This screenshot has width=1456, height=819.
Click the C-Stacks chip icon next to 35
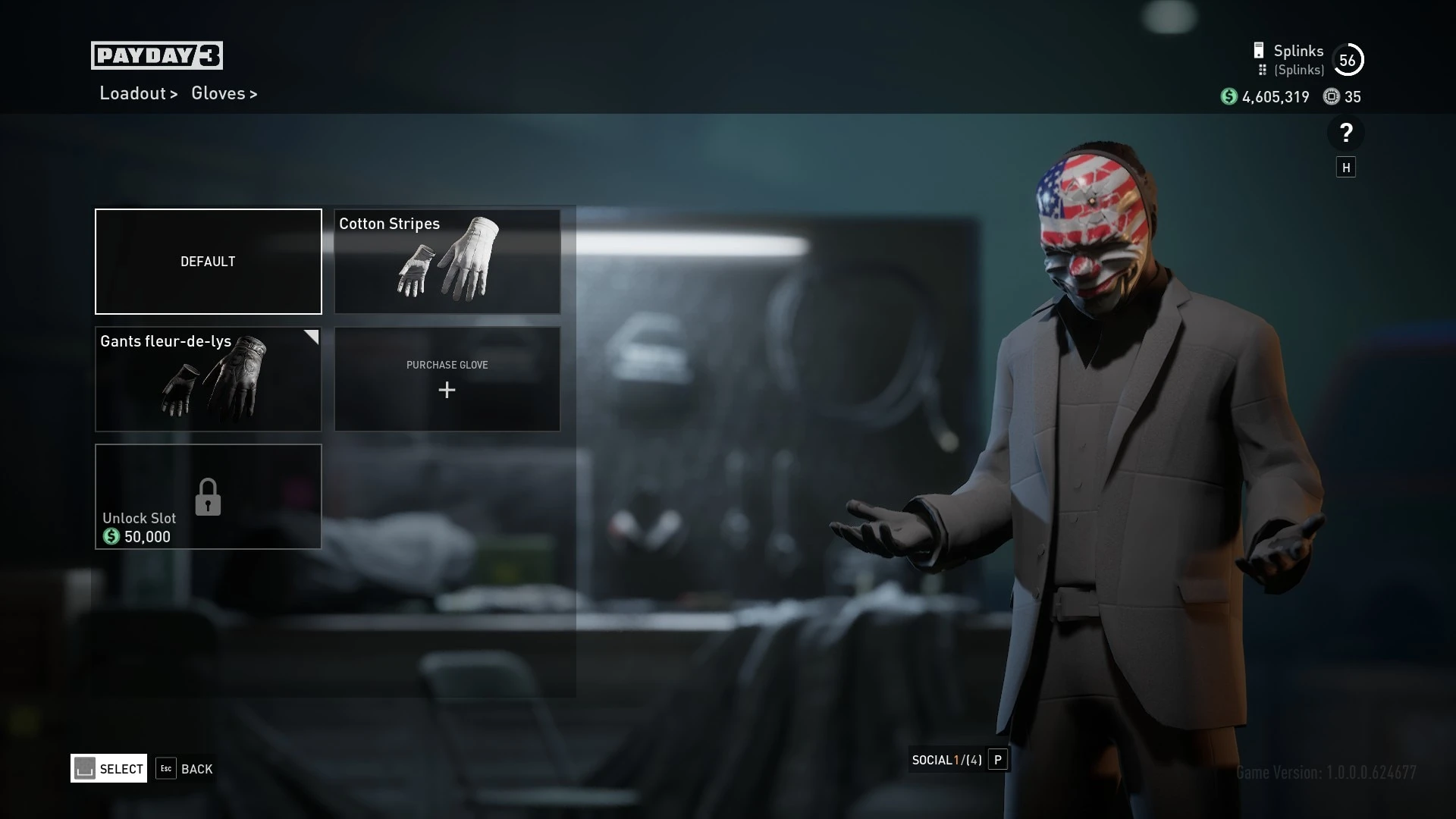[x=1331, y=97]
